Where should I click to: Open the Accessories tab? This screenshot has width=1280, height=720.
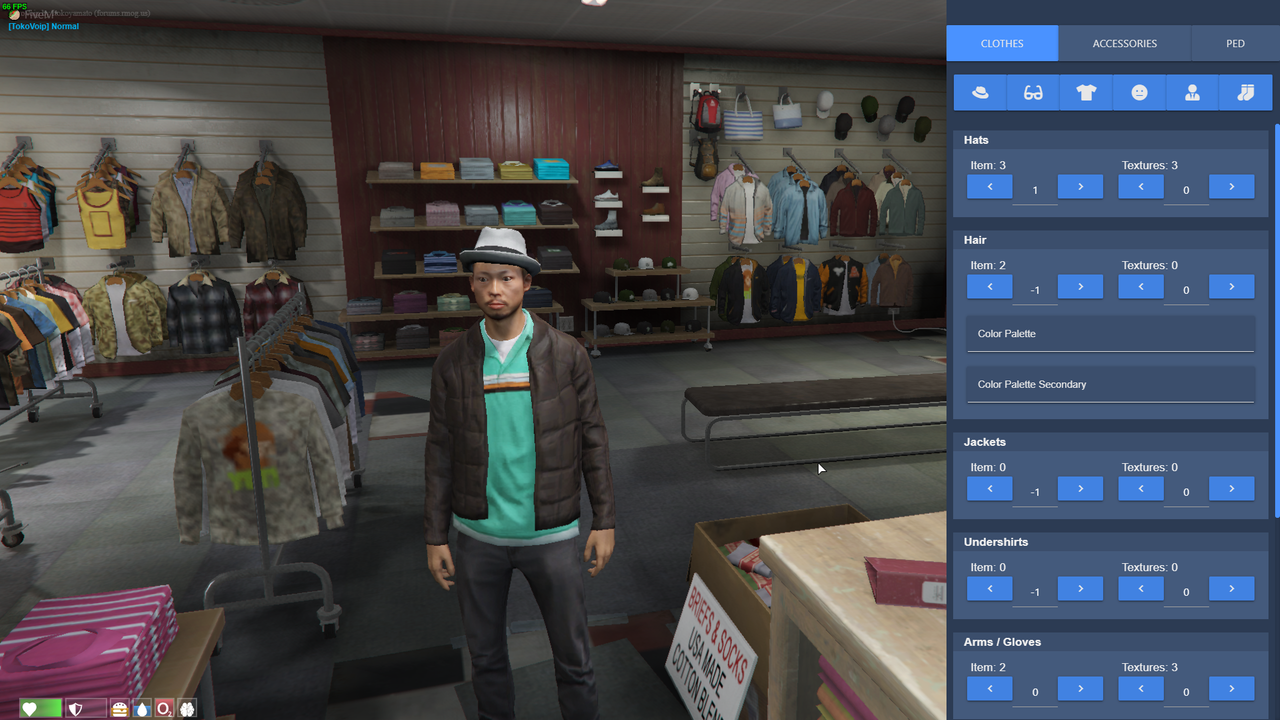click(x=1124, y=44)
